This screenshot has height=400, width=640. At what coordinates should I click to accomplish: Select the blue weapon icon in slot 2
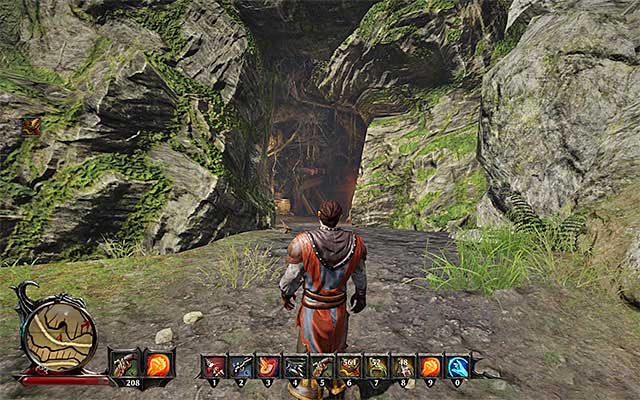[242, 366]
